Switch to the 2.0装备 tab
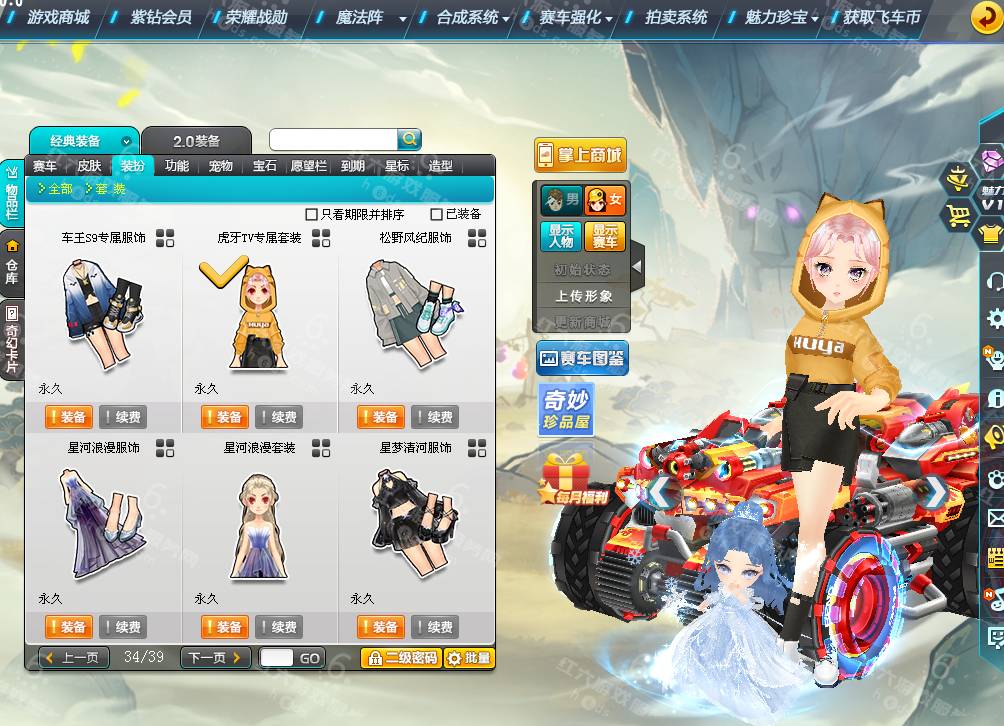This screenshot has height=726, width=1004. click(x=196, y=141)
